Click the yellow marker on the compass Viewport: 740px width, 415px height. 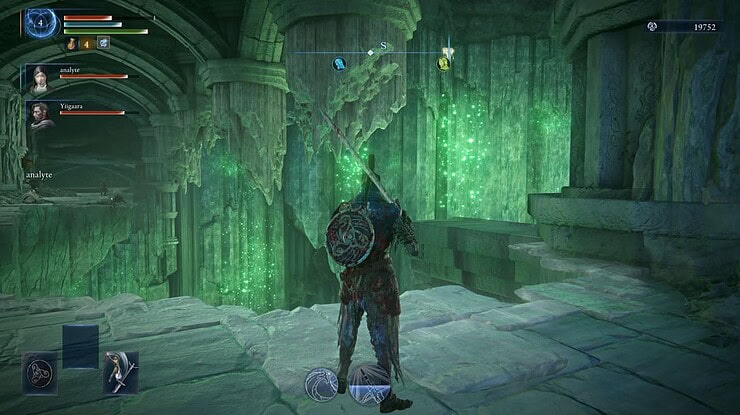[x=443, y=64]
